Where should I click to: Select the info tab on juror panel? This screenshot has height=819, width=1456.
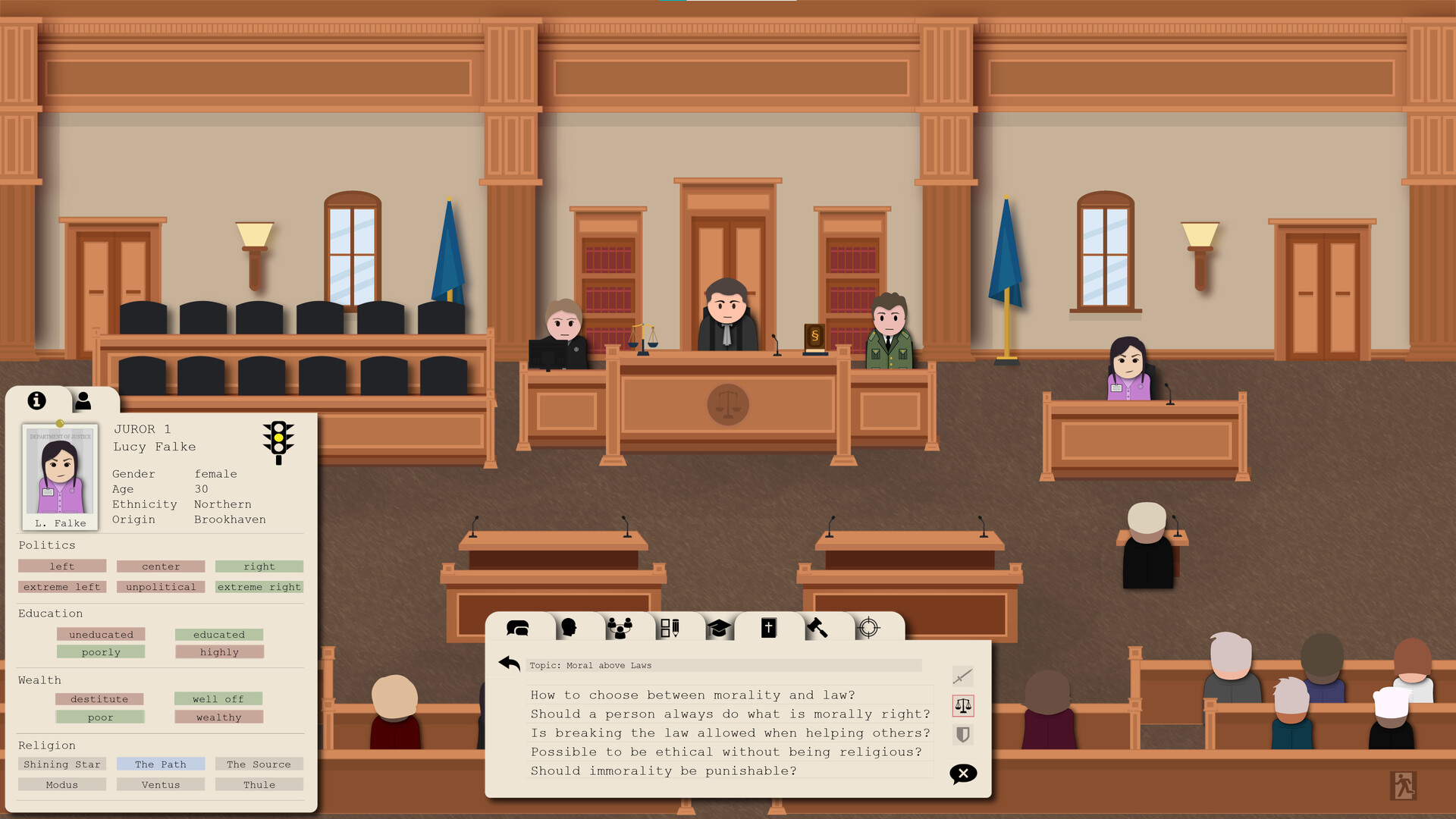[36, 400]
